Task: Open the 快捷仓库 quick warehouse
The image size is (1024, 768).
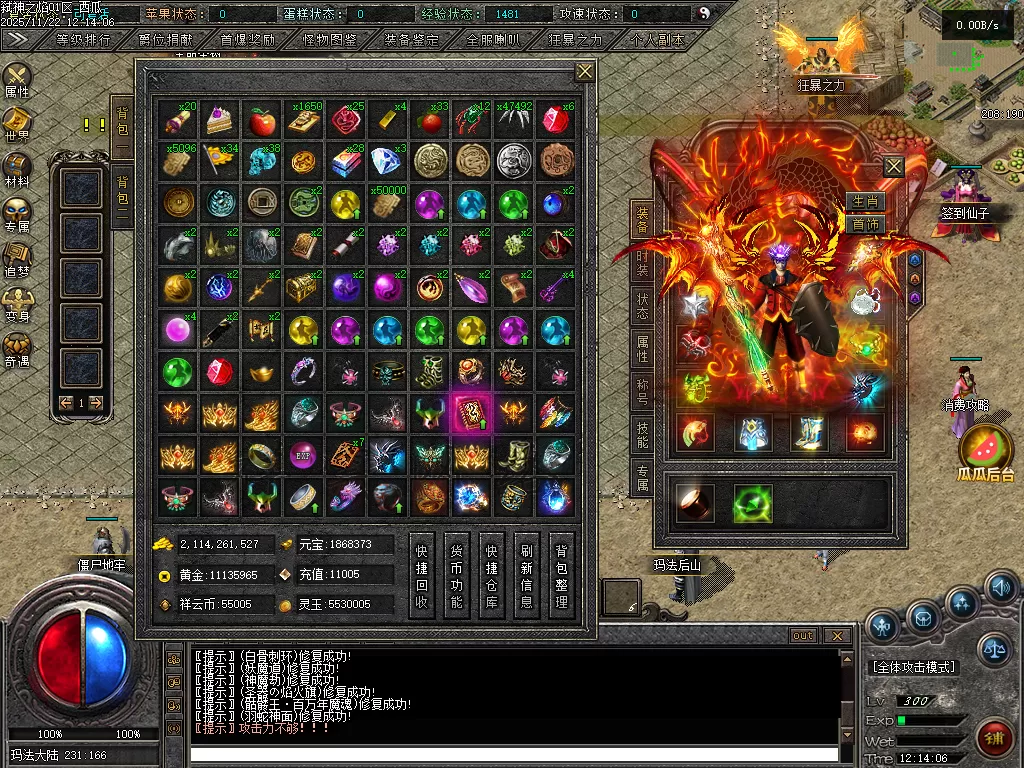Action: (x=492, y=577)
